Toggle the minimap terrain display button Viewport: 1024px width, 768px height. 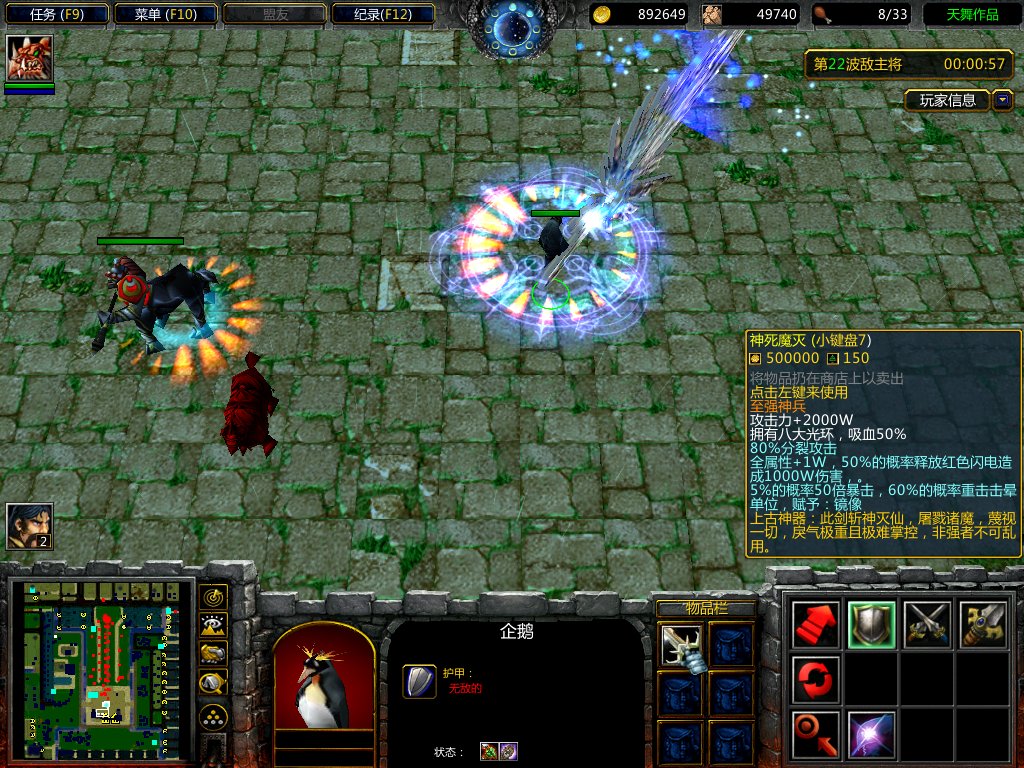pos(212,626)
